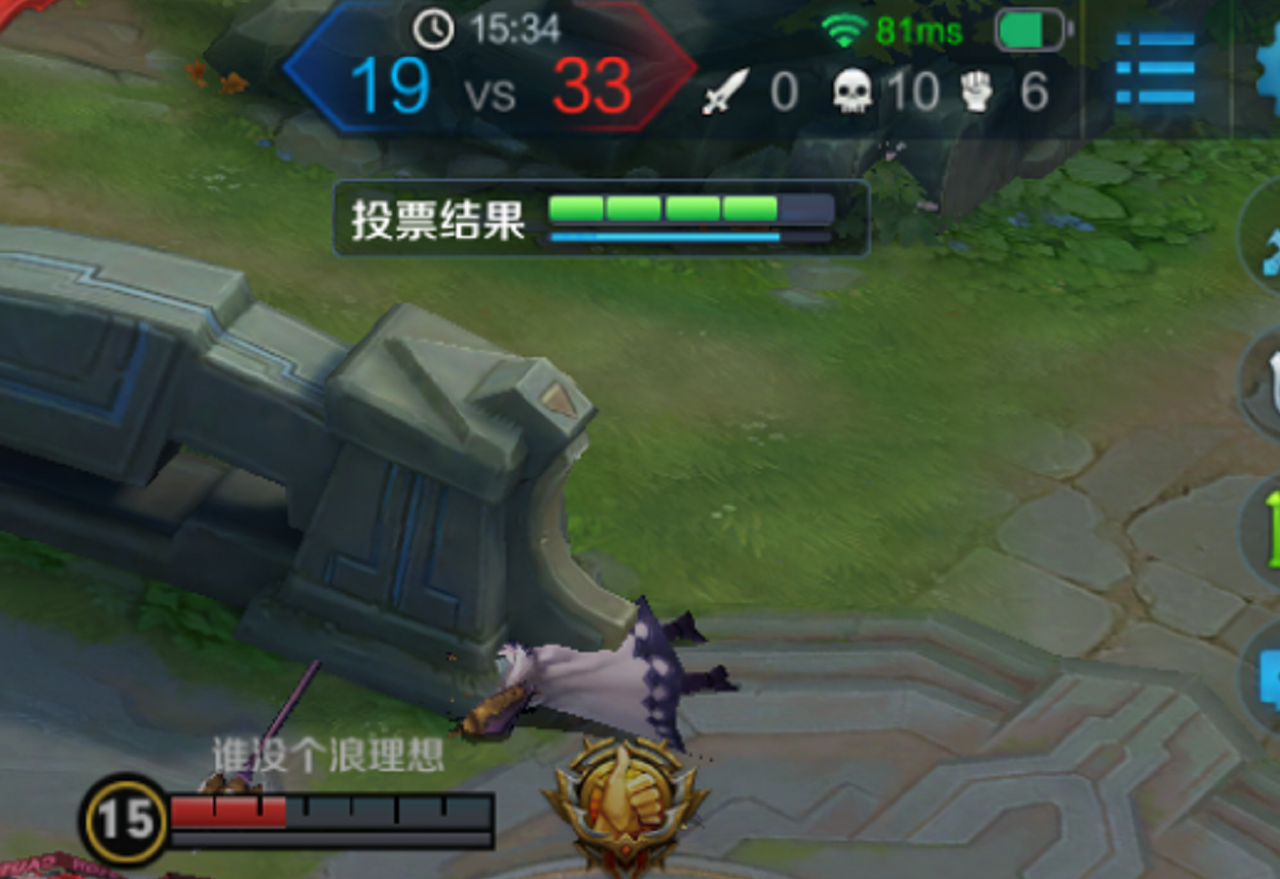
Task: Tap the green Wi-Fi signal indicator
Action: tap(845, 28)
